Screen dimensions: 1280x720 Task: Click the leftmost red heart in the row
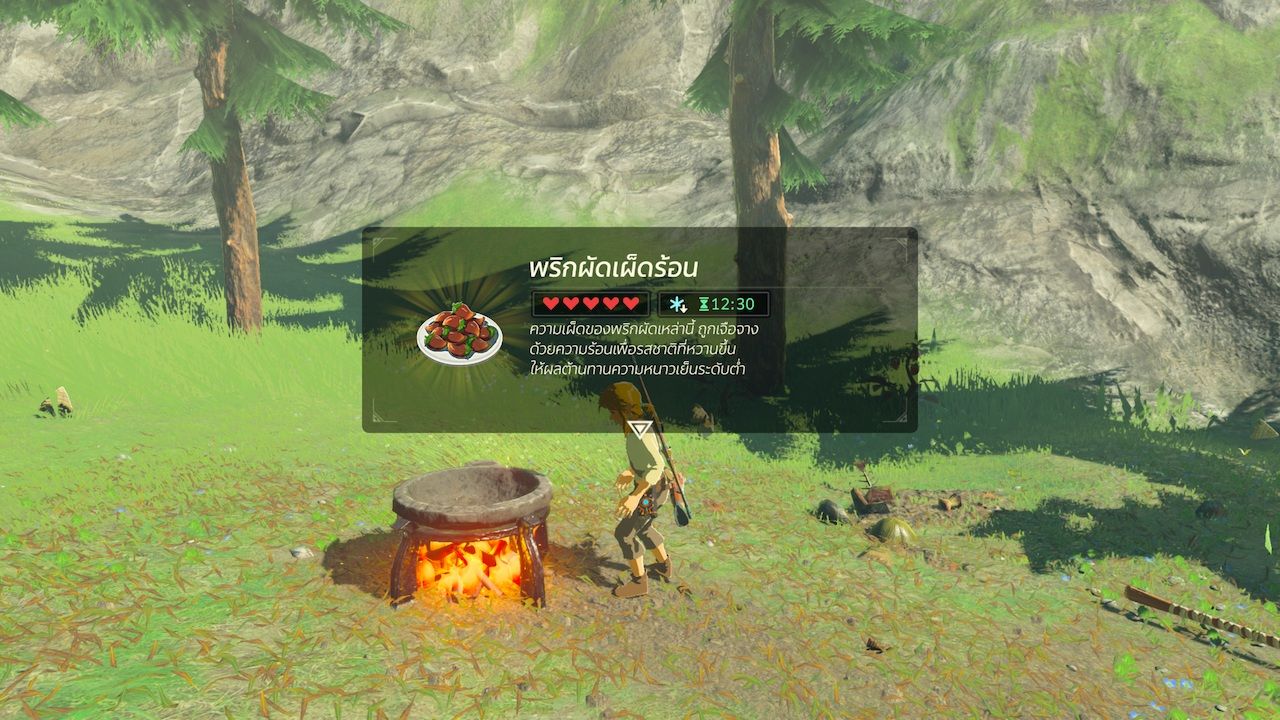click(550, 303)
